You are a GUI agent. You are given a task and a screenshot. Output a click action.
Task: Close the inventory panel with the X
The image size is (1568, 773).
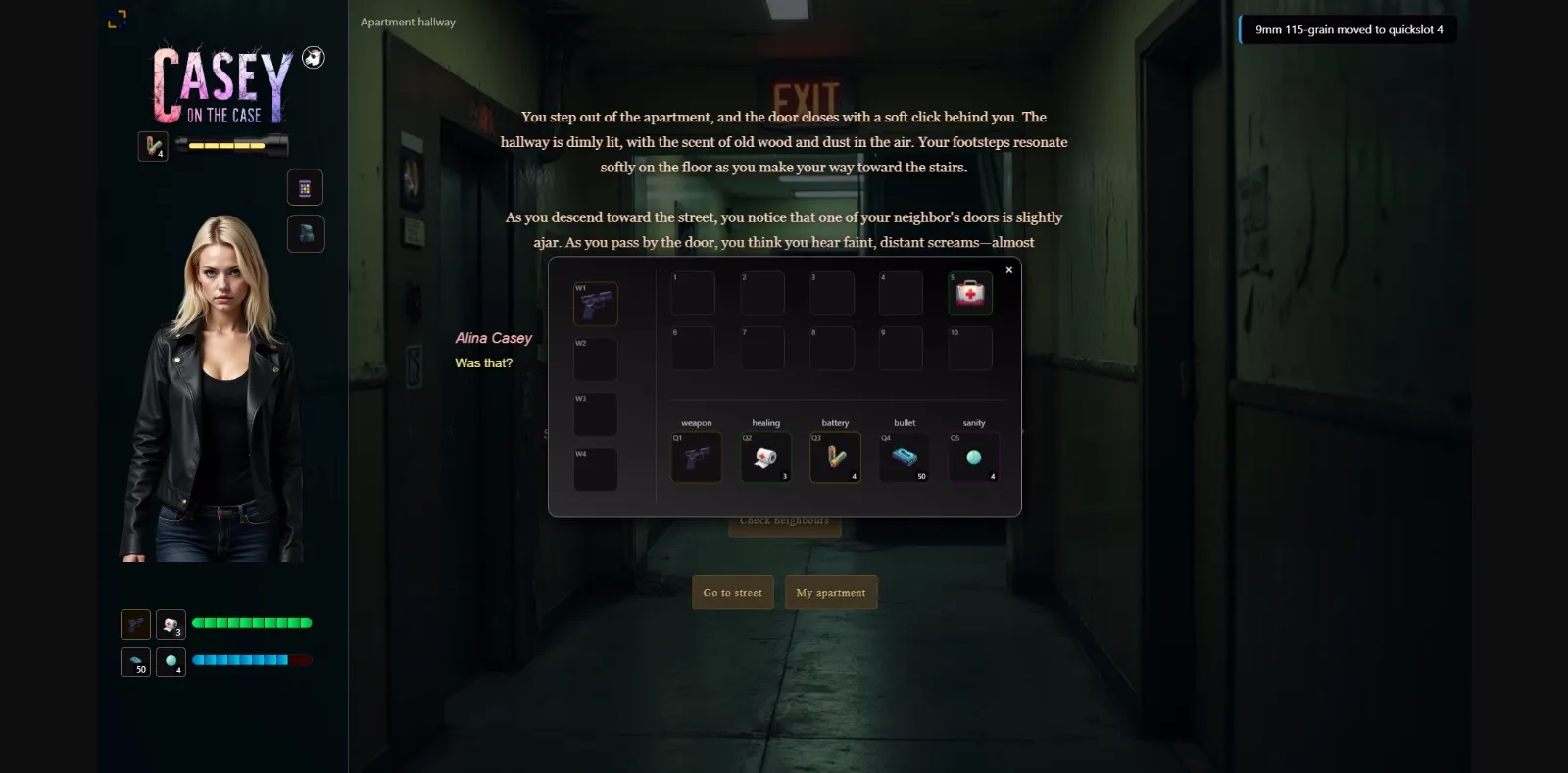(1008, 269)
